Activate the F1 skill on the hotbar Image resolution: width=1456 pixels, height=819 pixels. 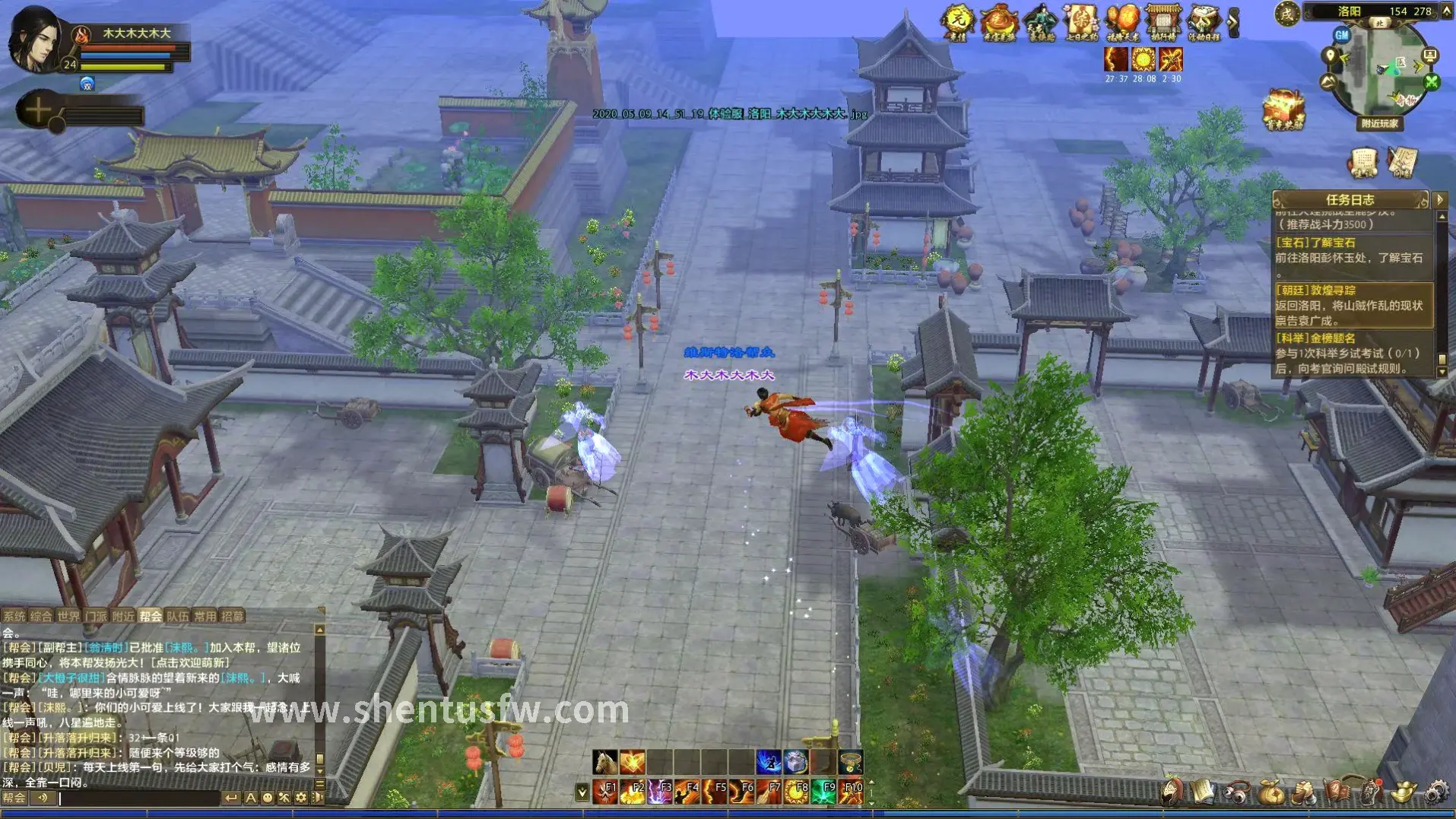pos(605,792)
